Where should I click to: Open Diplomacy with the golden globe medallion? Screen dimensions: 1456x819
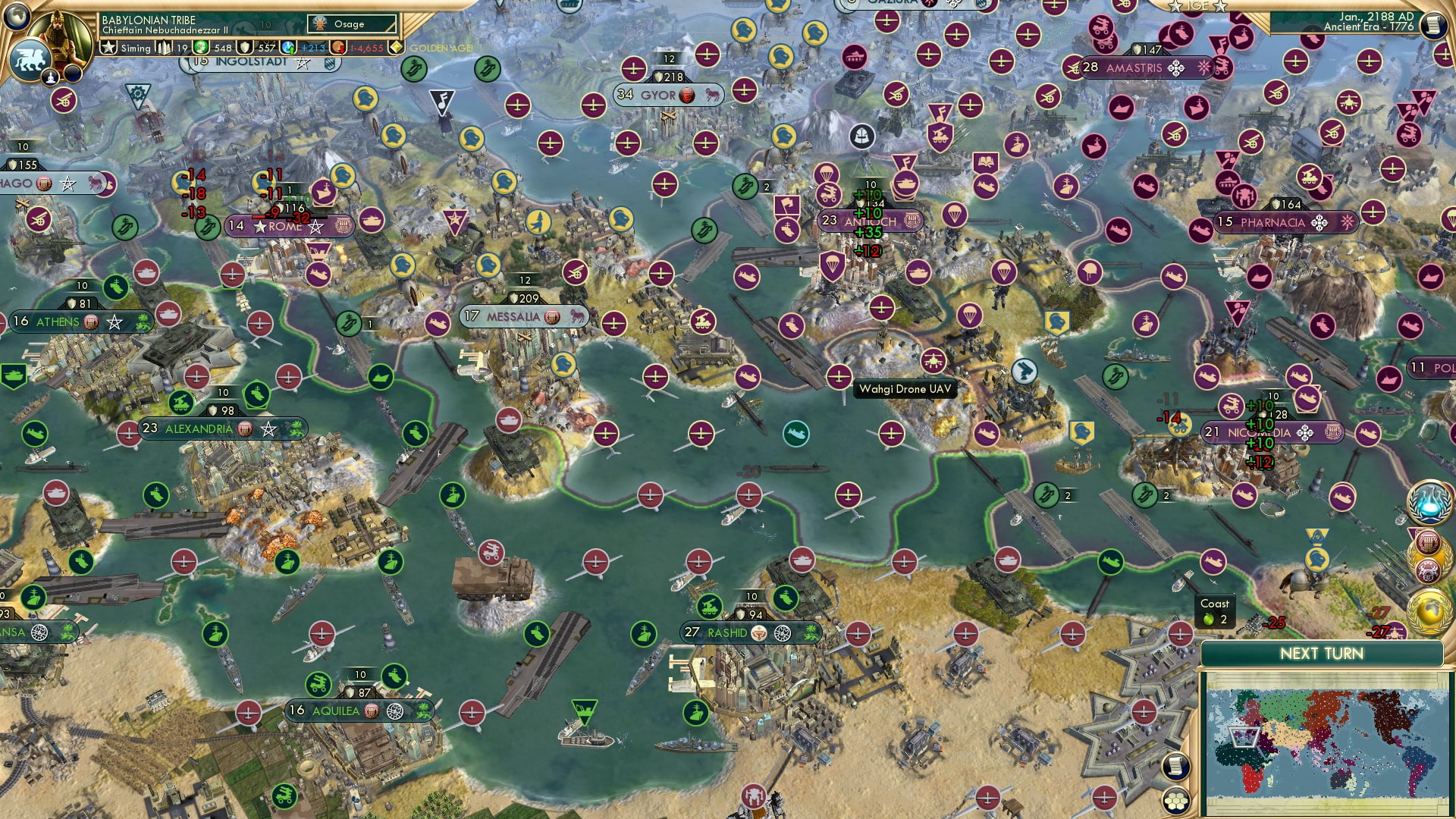[x=1430, y=610]
